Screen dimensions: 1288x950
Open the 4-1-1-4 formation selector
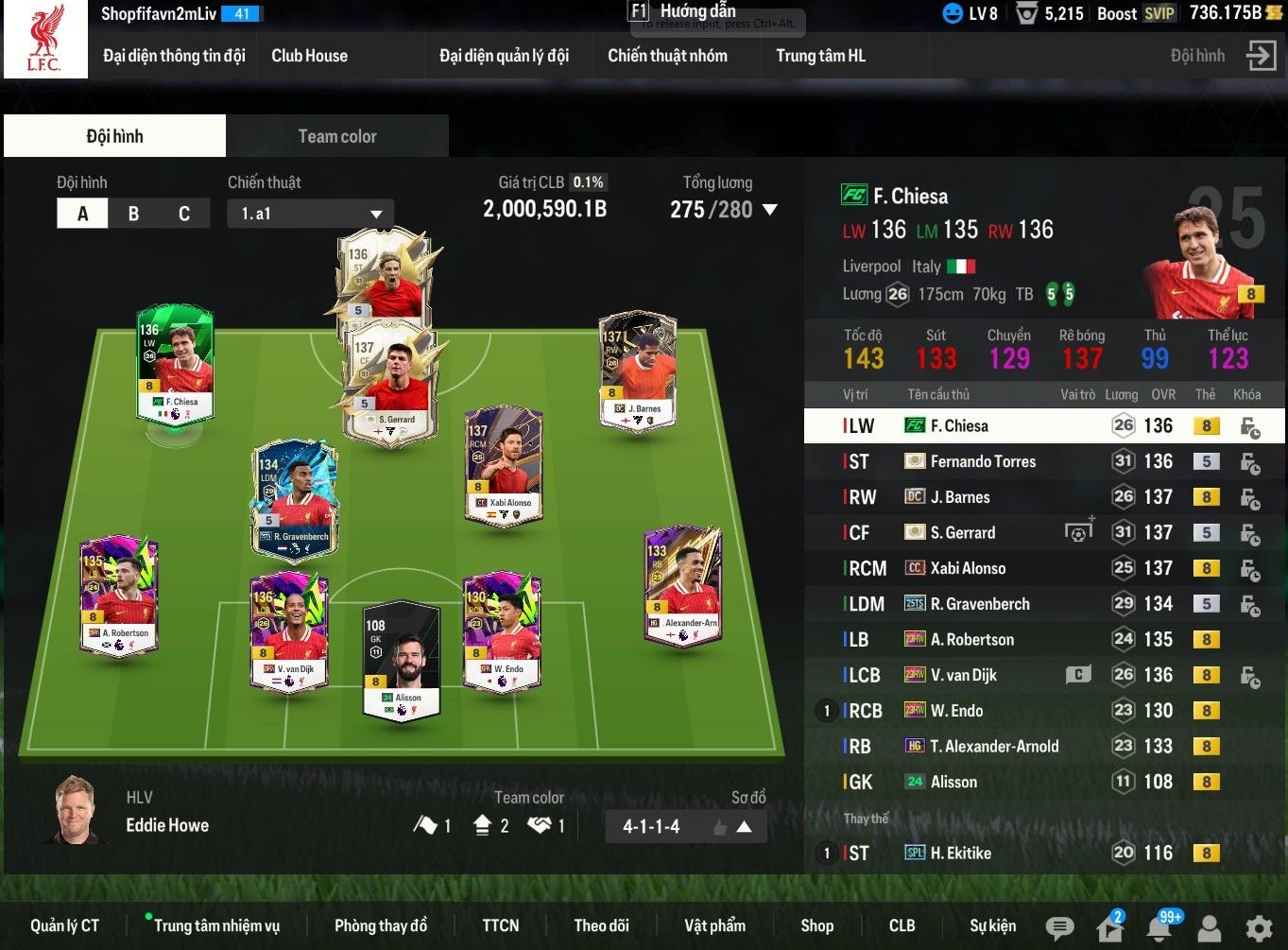tap(685, 826)
